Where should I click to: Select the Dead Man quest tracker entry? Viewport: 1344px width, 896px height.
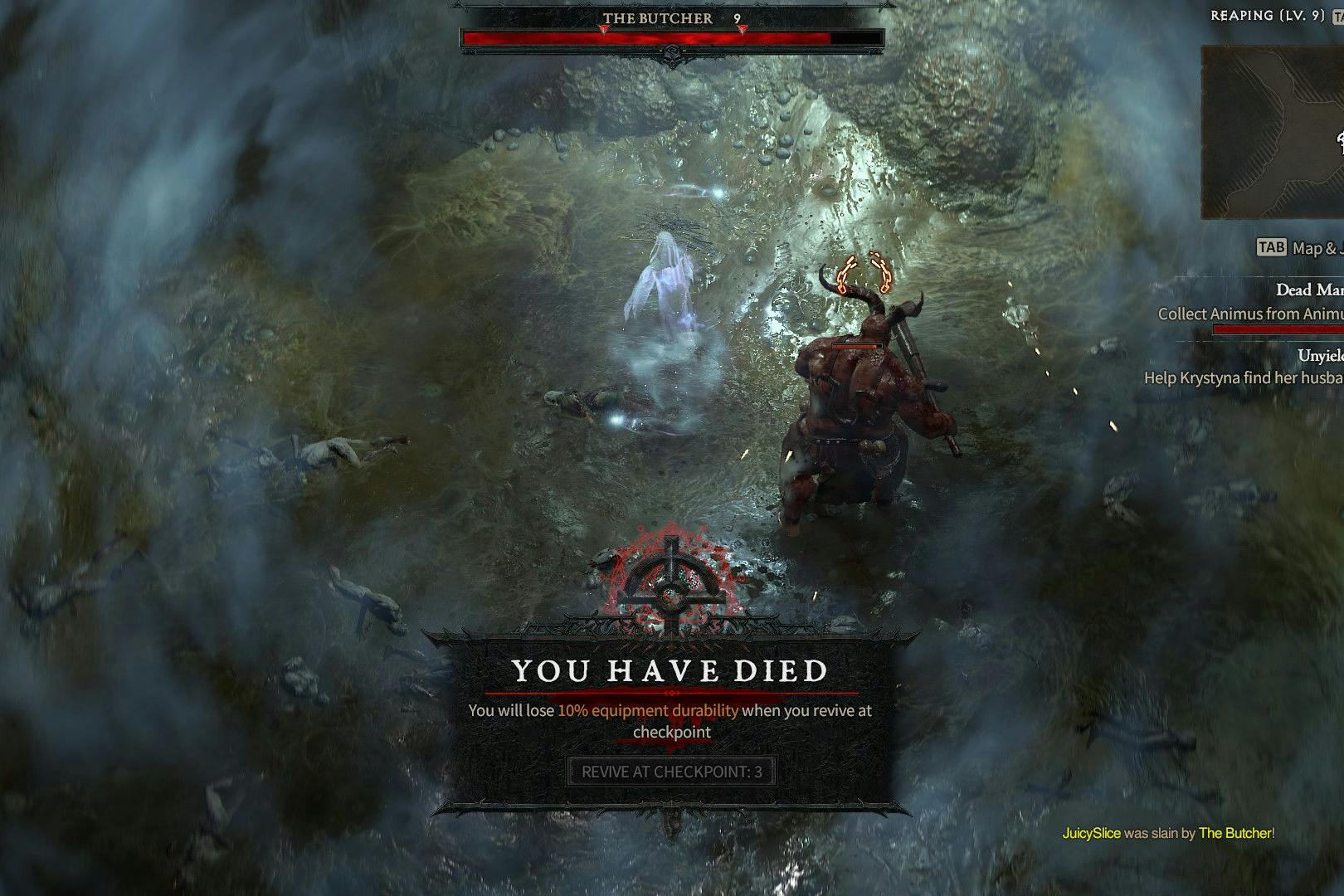[1308, 290]
